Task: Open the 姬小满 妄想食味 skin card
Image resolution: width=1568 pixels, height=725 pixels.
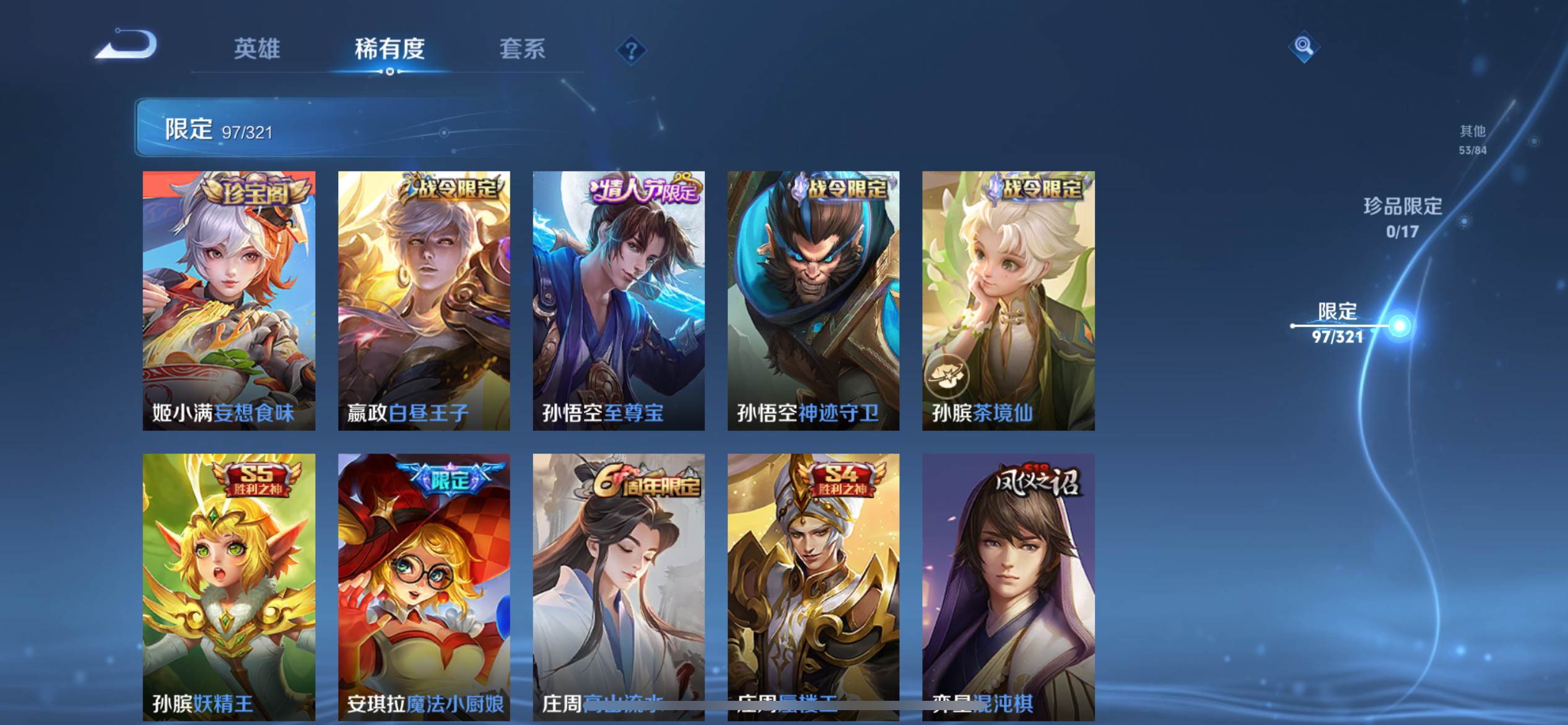Action: [229, 301]
